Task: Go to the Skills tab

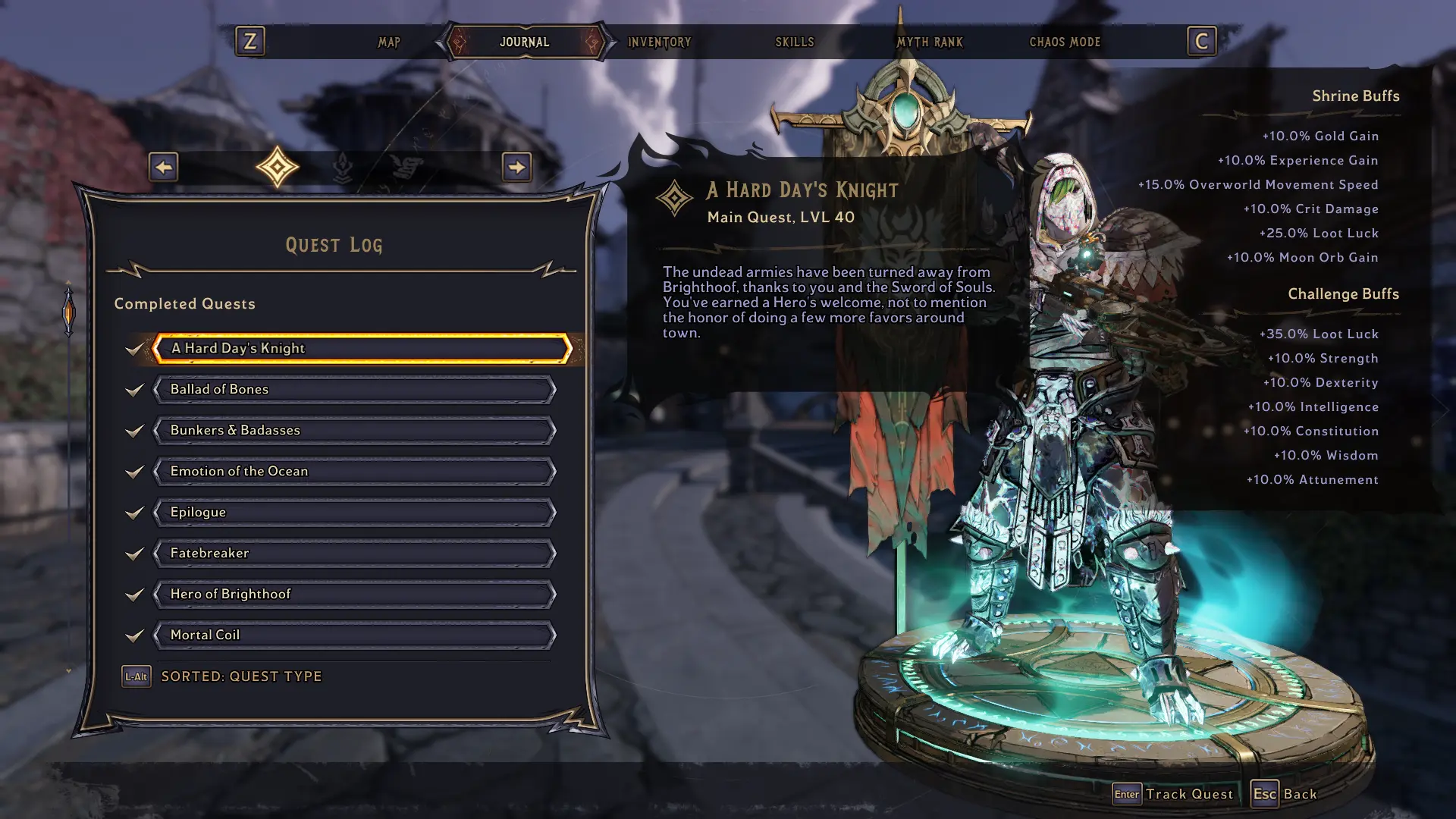Action: [x=794, y=42]
